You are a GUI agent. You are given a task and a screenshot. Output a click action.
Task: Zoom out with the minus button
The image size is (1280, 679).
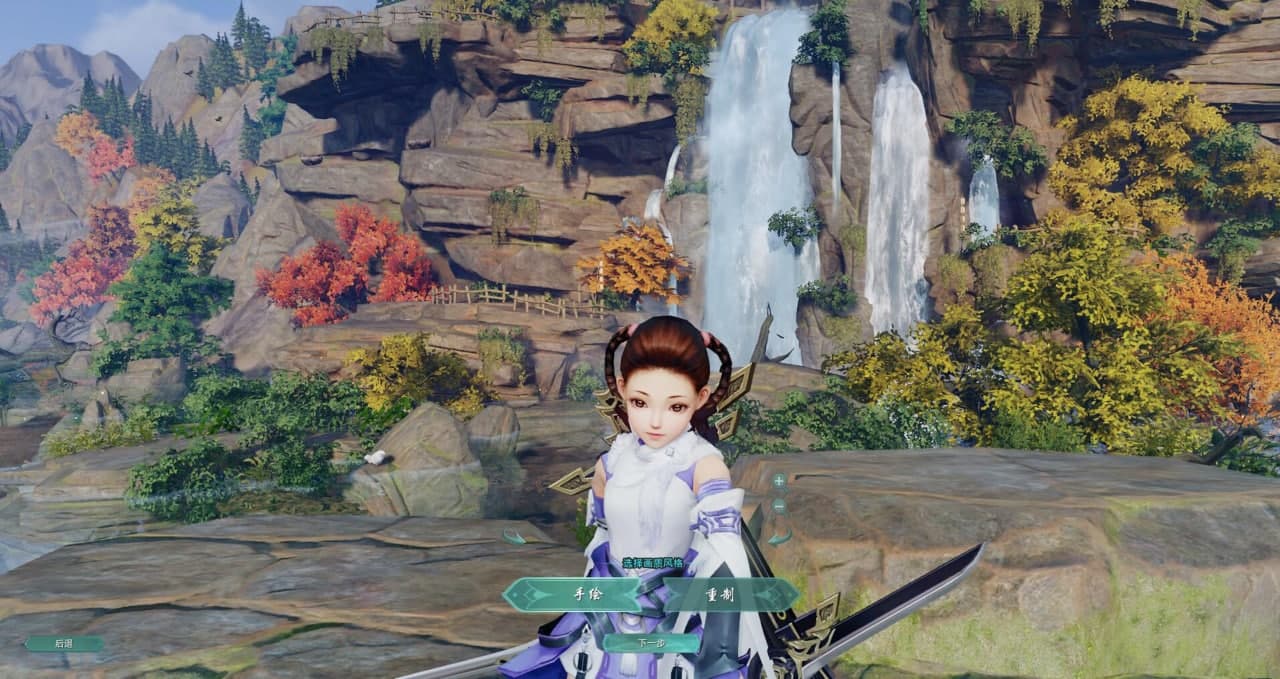click(x=779, y=506)
